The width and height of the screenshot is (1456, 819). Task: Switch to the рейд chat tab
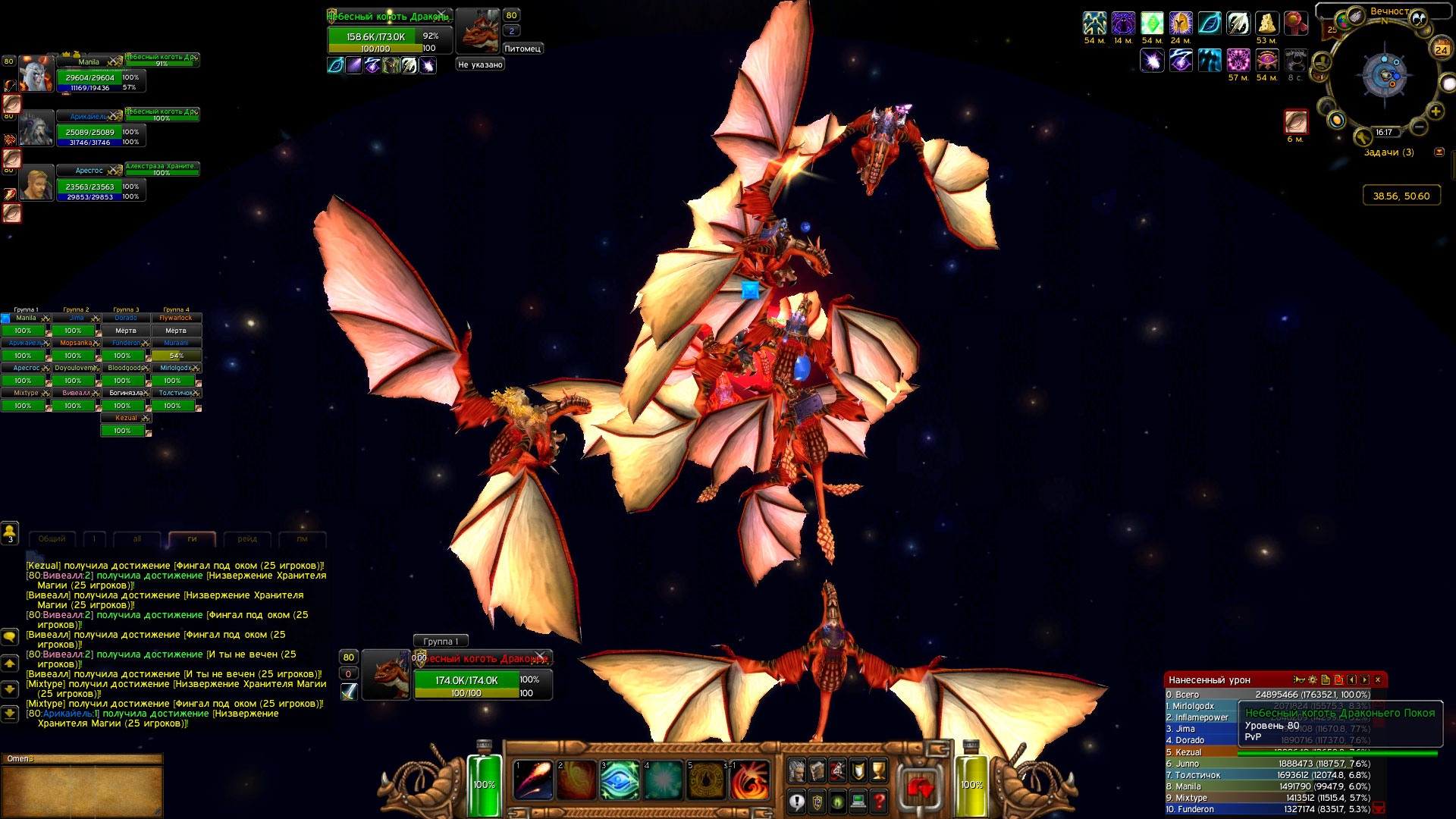(247, 539)
